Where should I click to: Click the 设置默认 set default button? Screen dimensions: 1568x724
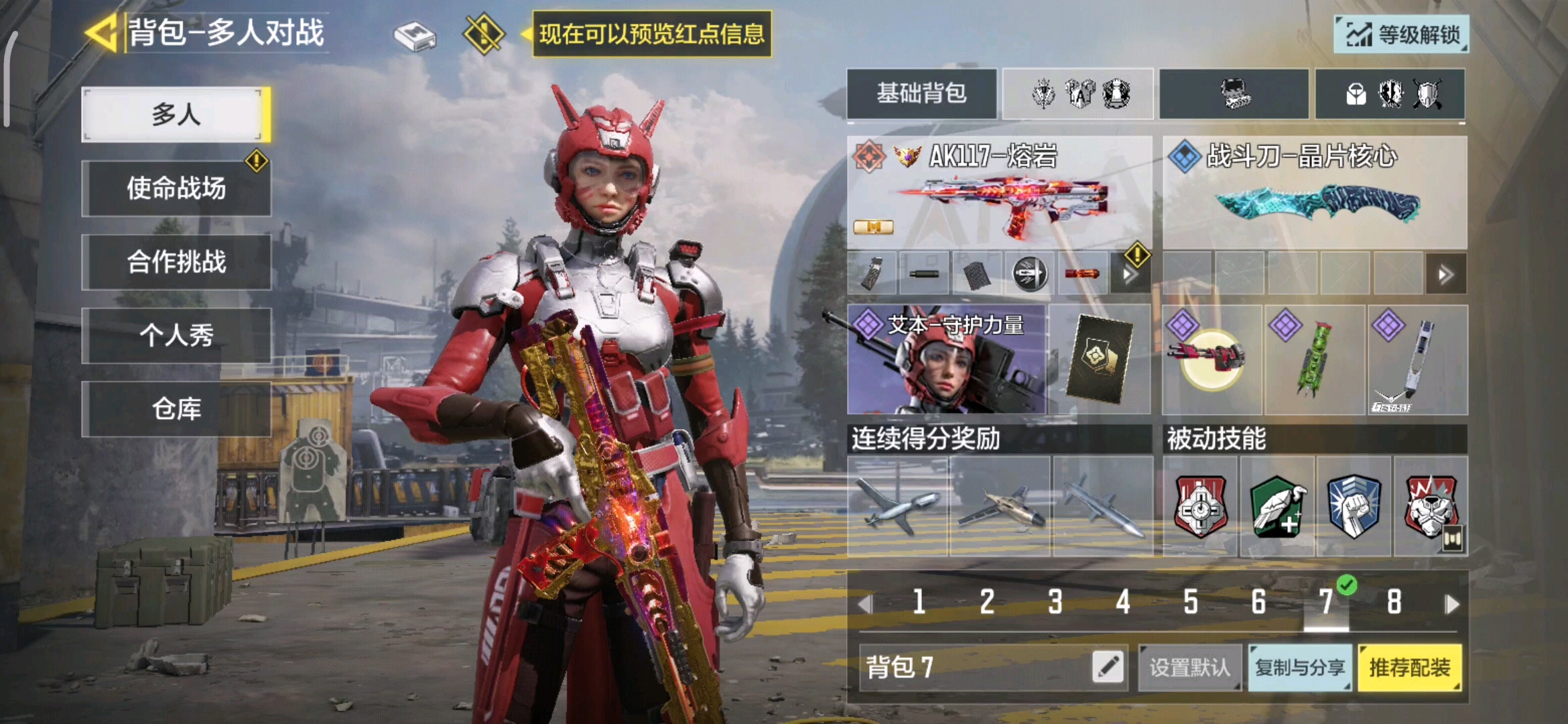point(1190,668)
